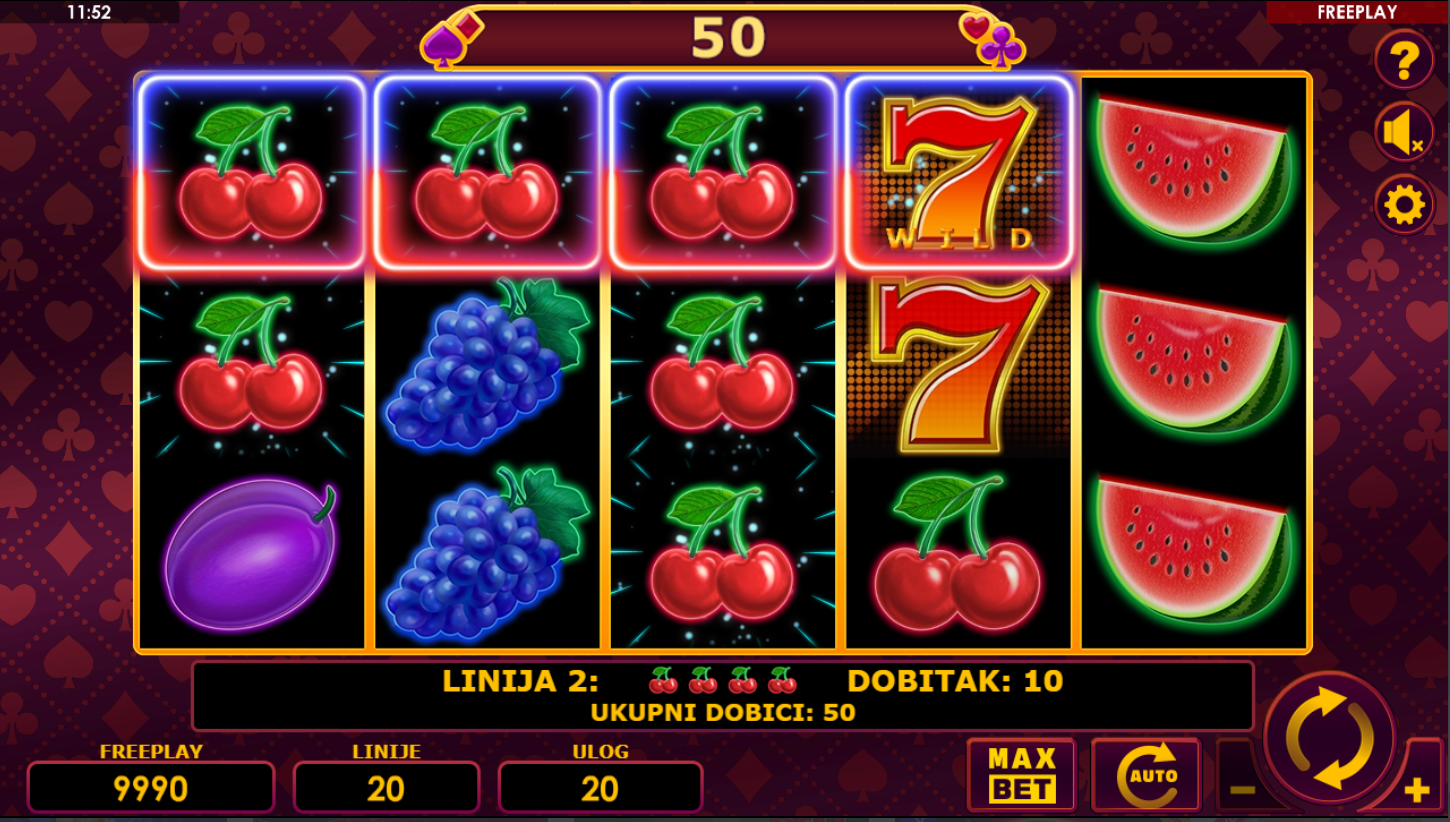Click the MAX BET button
Screen dimensions: 1450x822
tap(1021, 775)
